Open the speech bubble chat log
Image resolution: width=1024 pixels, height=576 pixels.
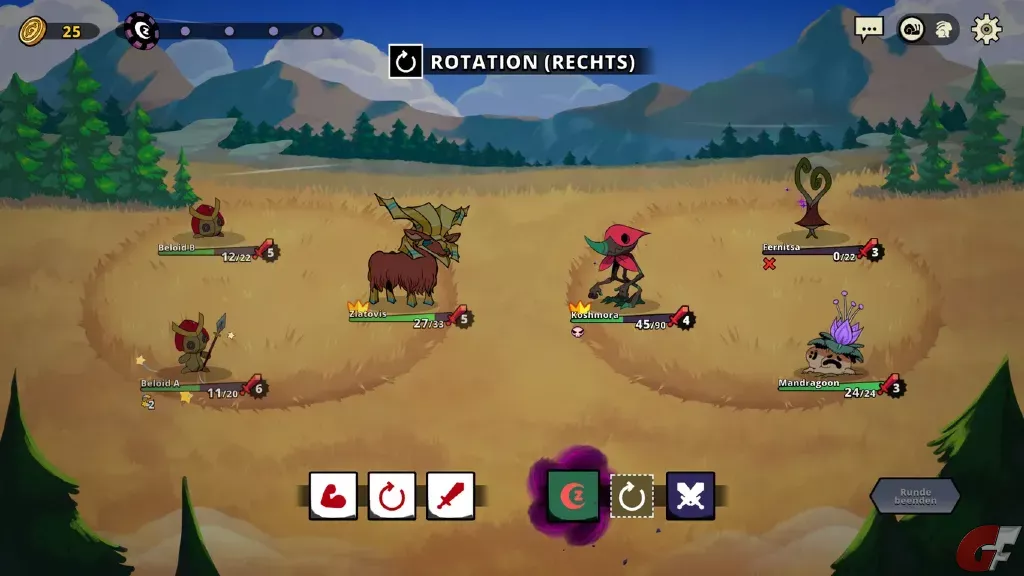869,29
